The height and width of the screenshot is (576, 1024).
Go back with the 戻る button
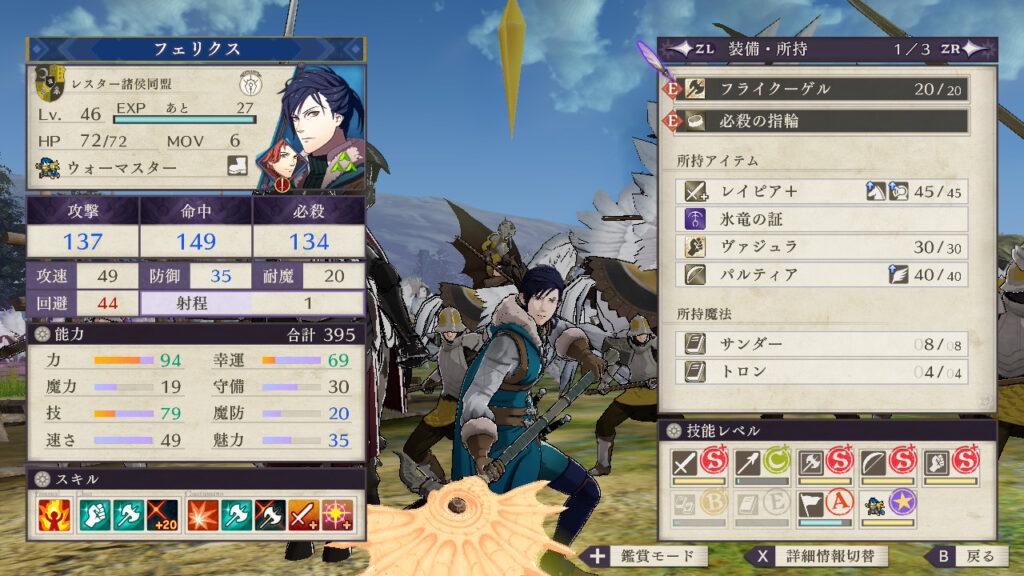tap(964, 556)
